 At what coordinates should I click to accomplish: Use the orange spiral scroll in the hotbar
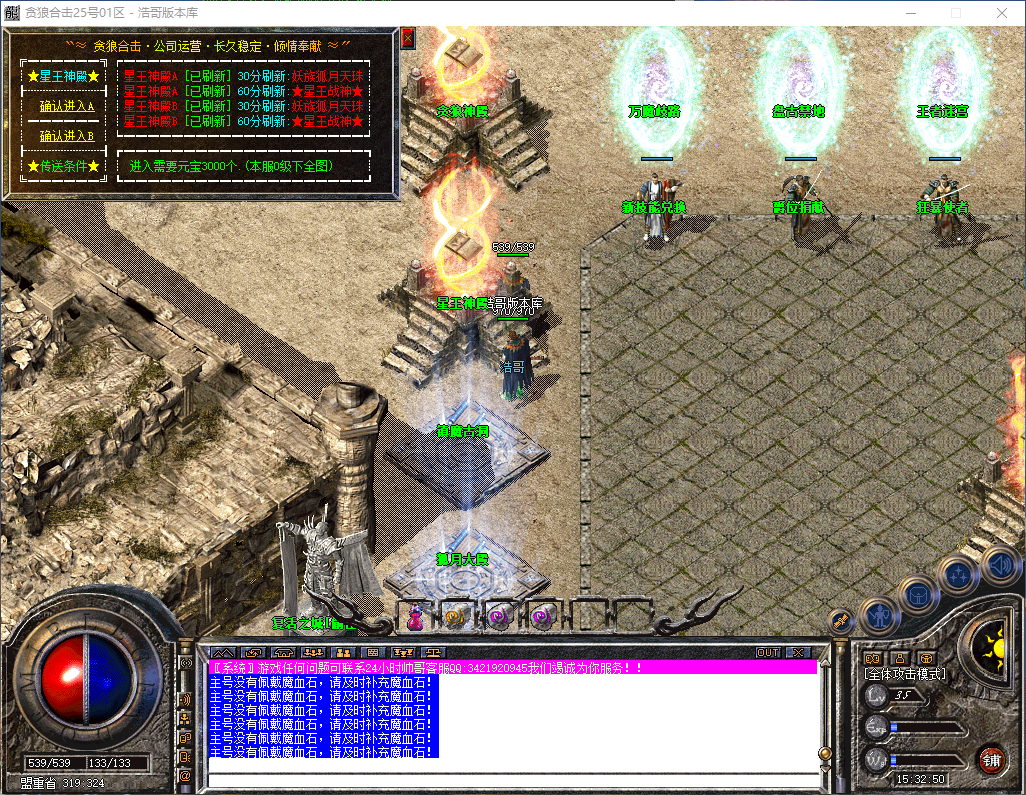[x=456, y=618]
